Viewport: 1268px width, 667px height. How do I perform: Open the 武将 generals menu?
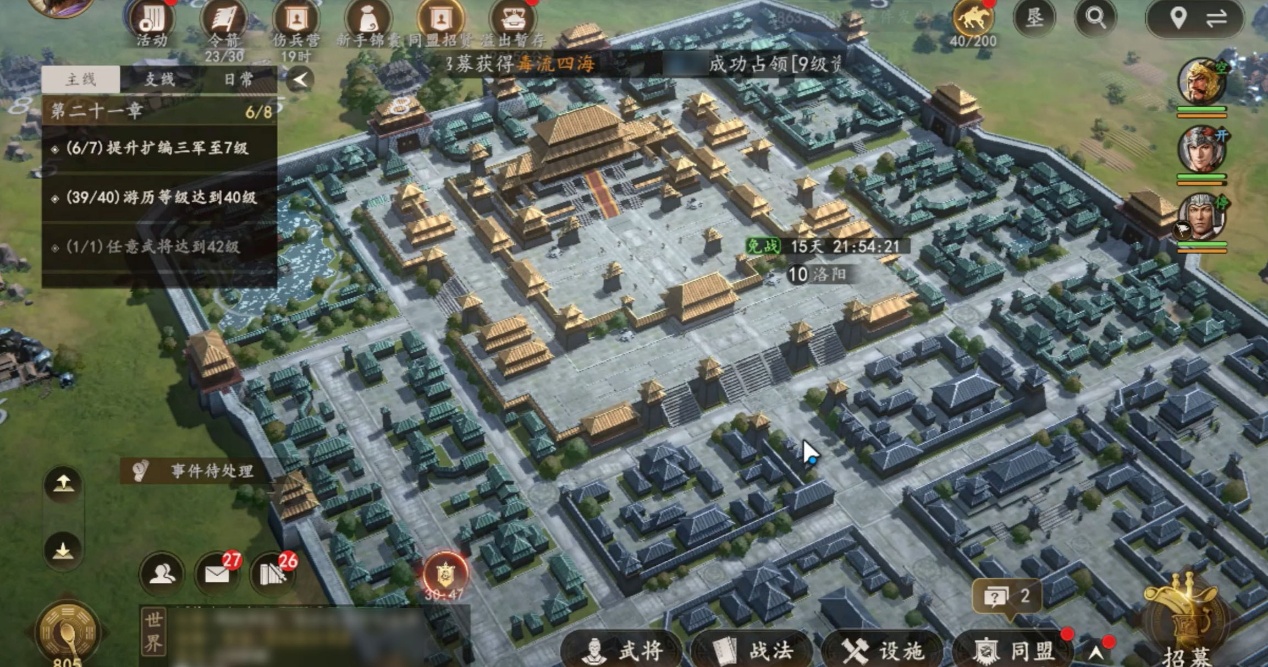[623, 650]
